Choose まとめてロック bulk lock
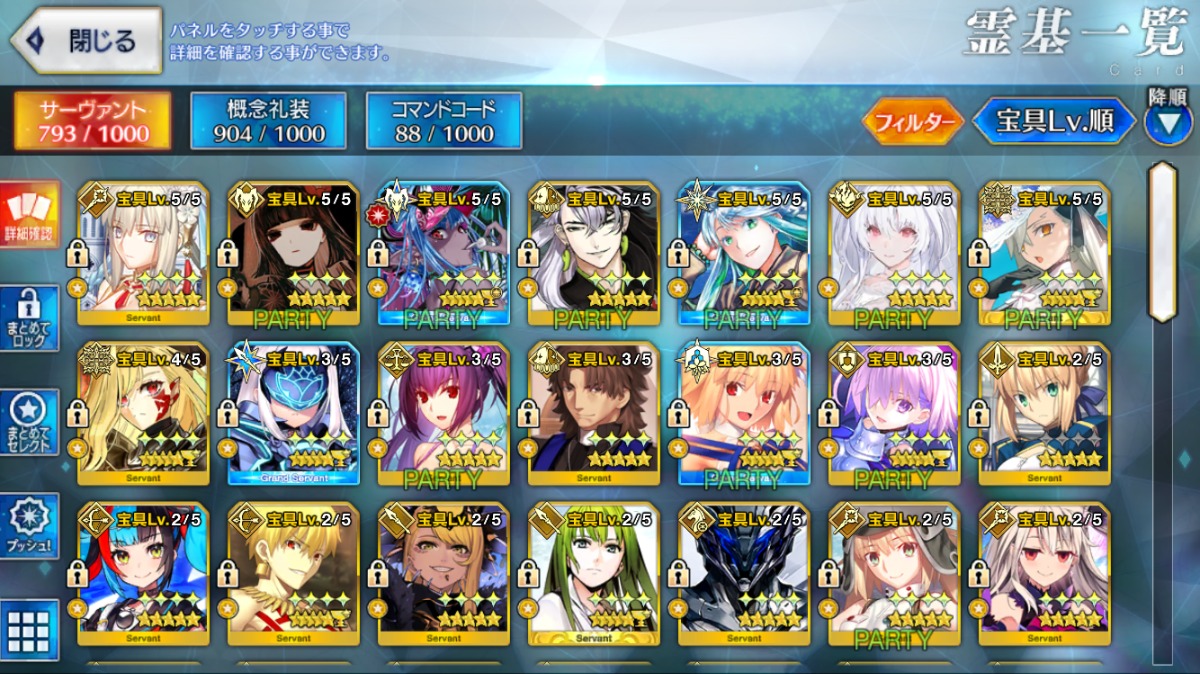This screenshot has width=1200, height=674. [x=29, y=318]
